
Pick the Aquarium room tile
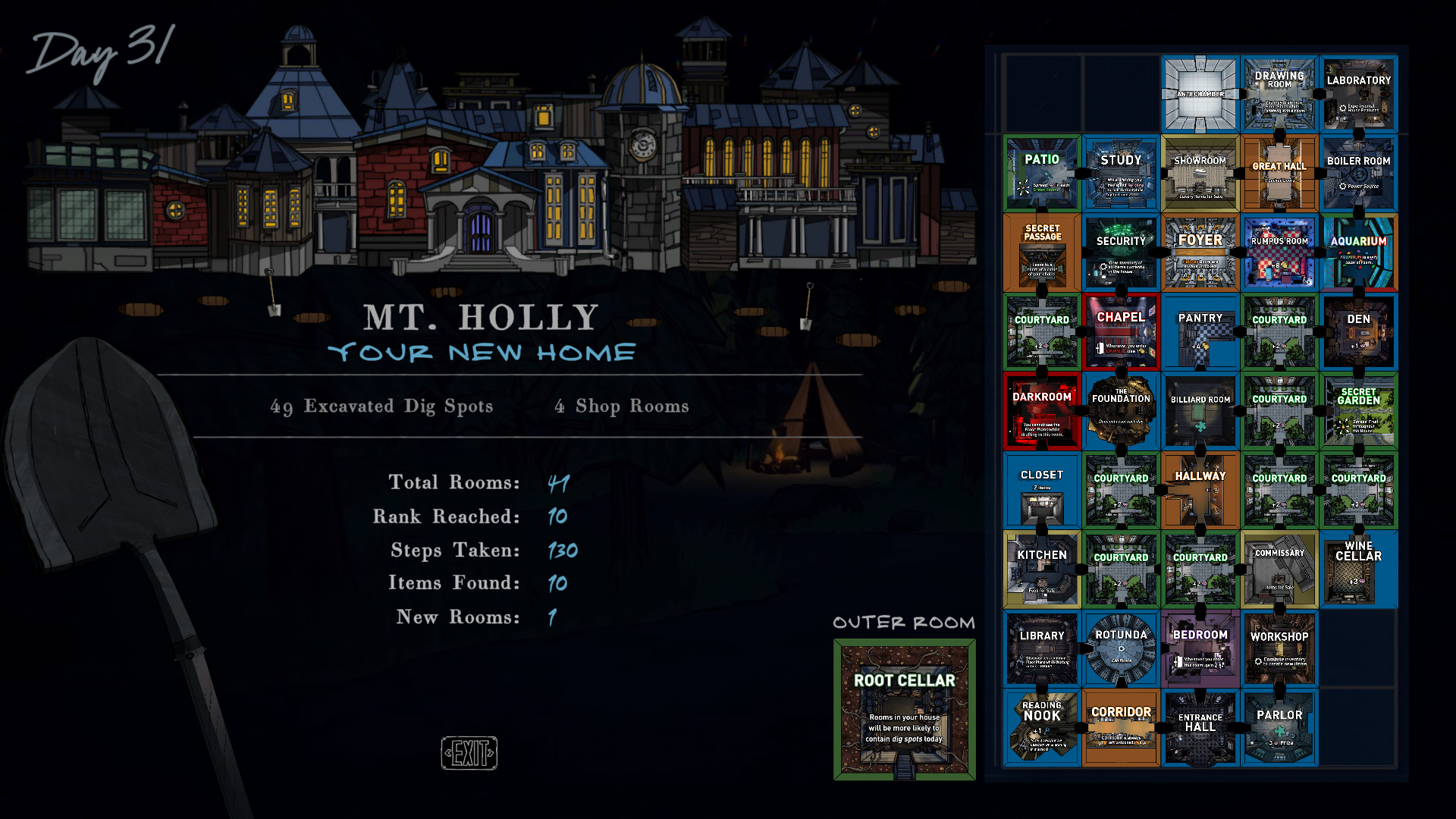pyautogui.click(x=1359, y=253)
